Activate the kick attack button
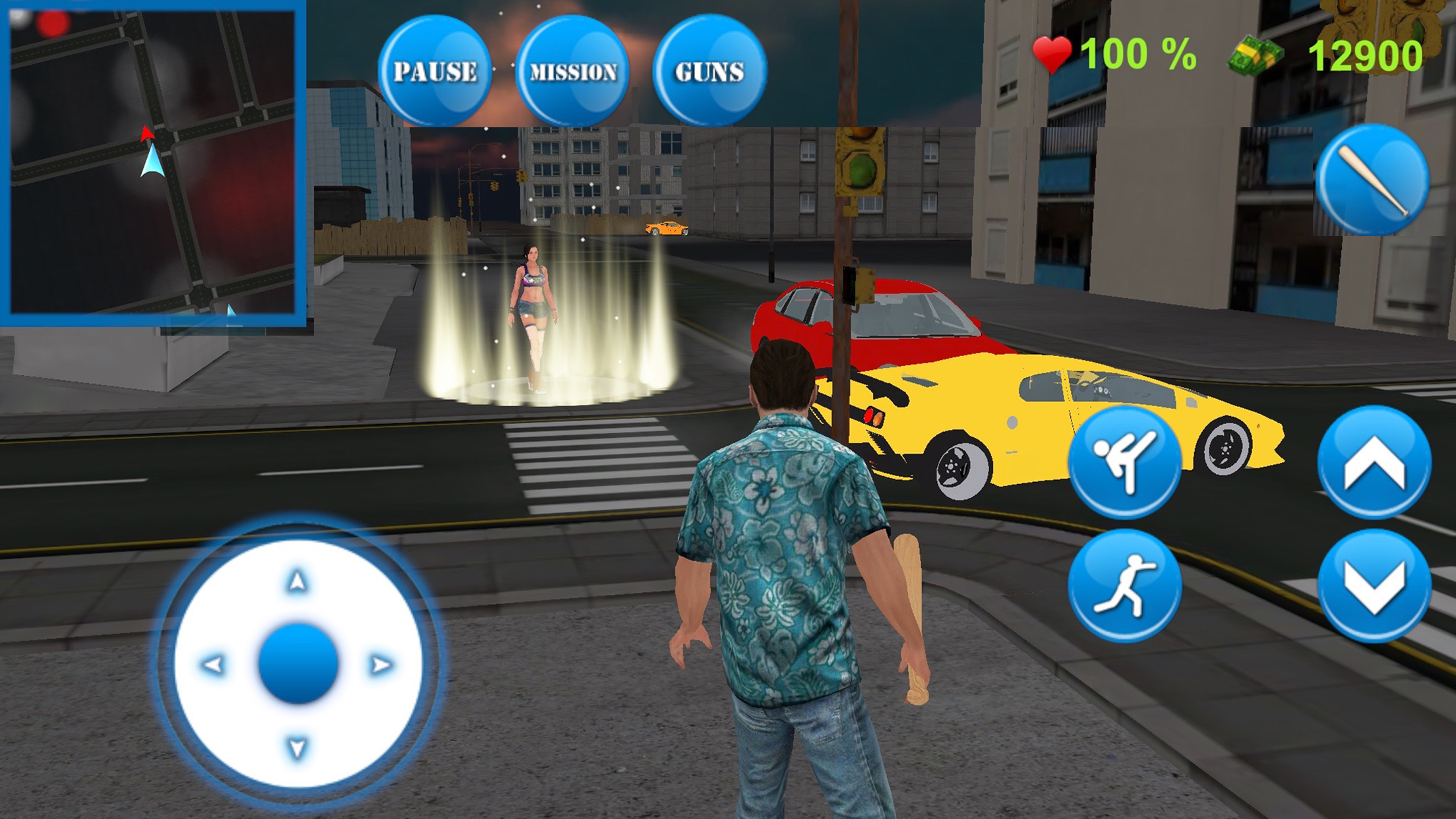The height and width of the screenshot is (819, 1456). click(x=1124, y=461)
